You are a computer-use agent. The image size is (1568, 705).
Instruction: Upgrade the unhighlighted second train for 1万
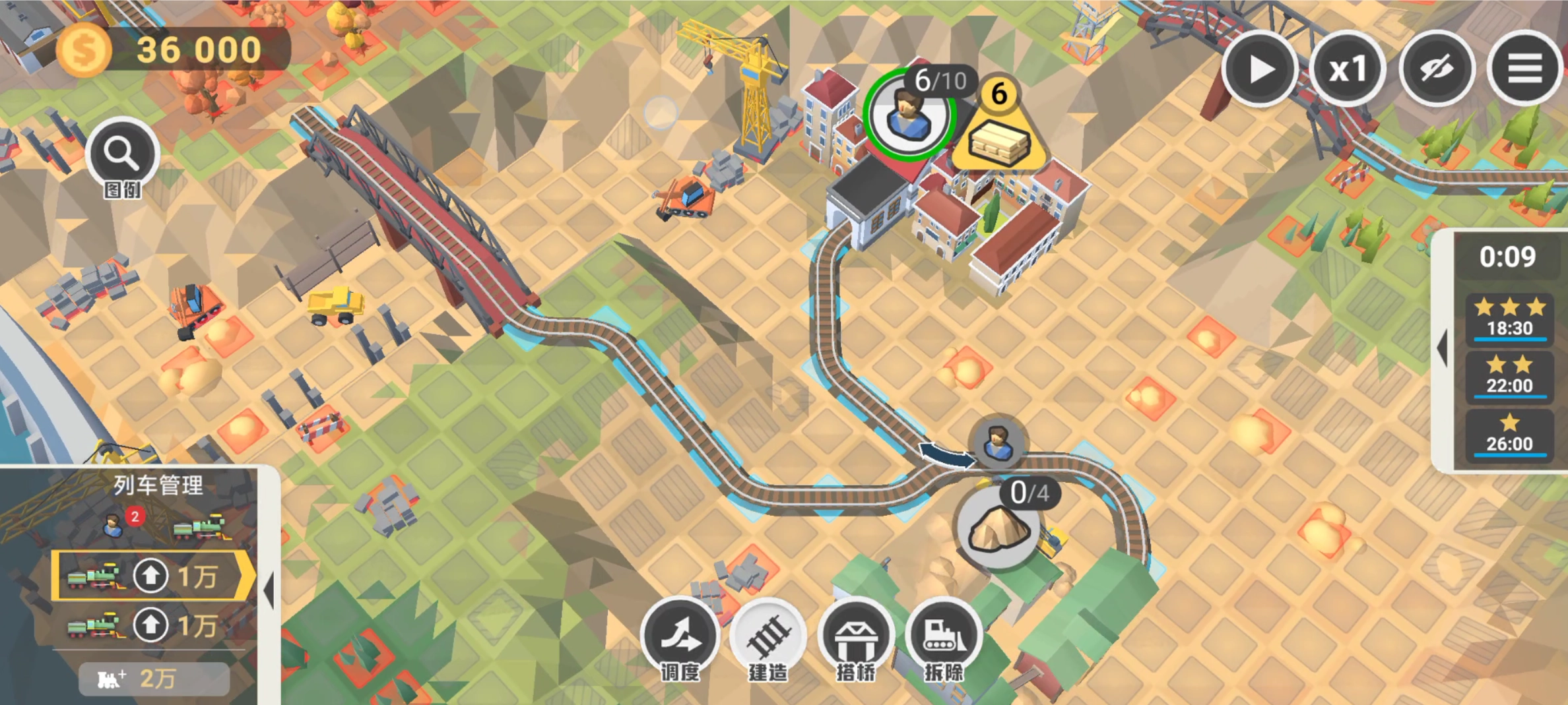click(150, 625)
